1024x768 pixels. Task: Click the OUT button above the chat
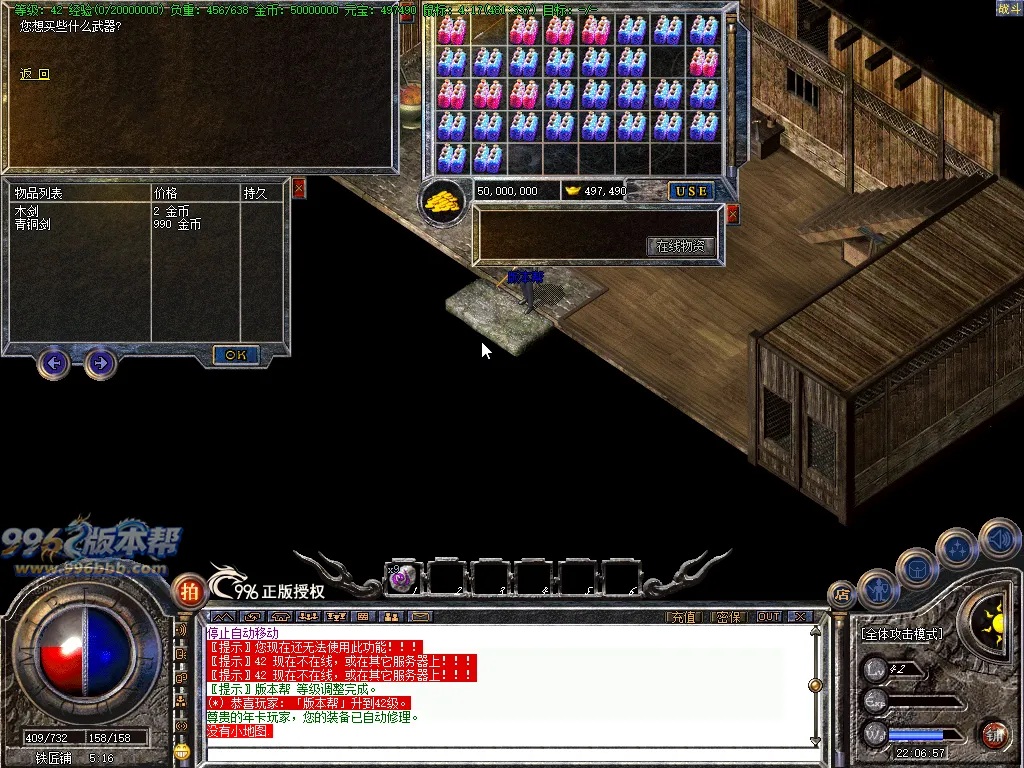(768, 617)
